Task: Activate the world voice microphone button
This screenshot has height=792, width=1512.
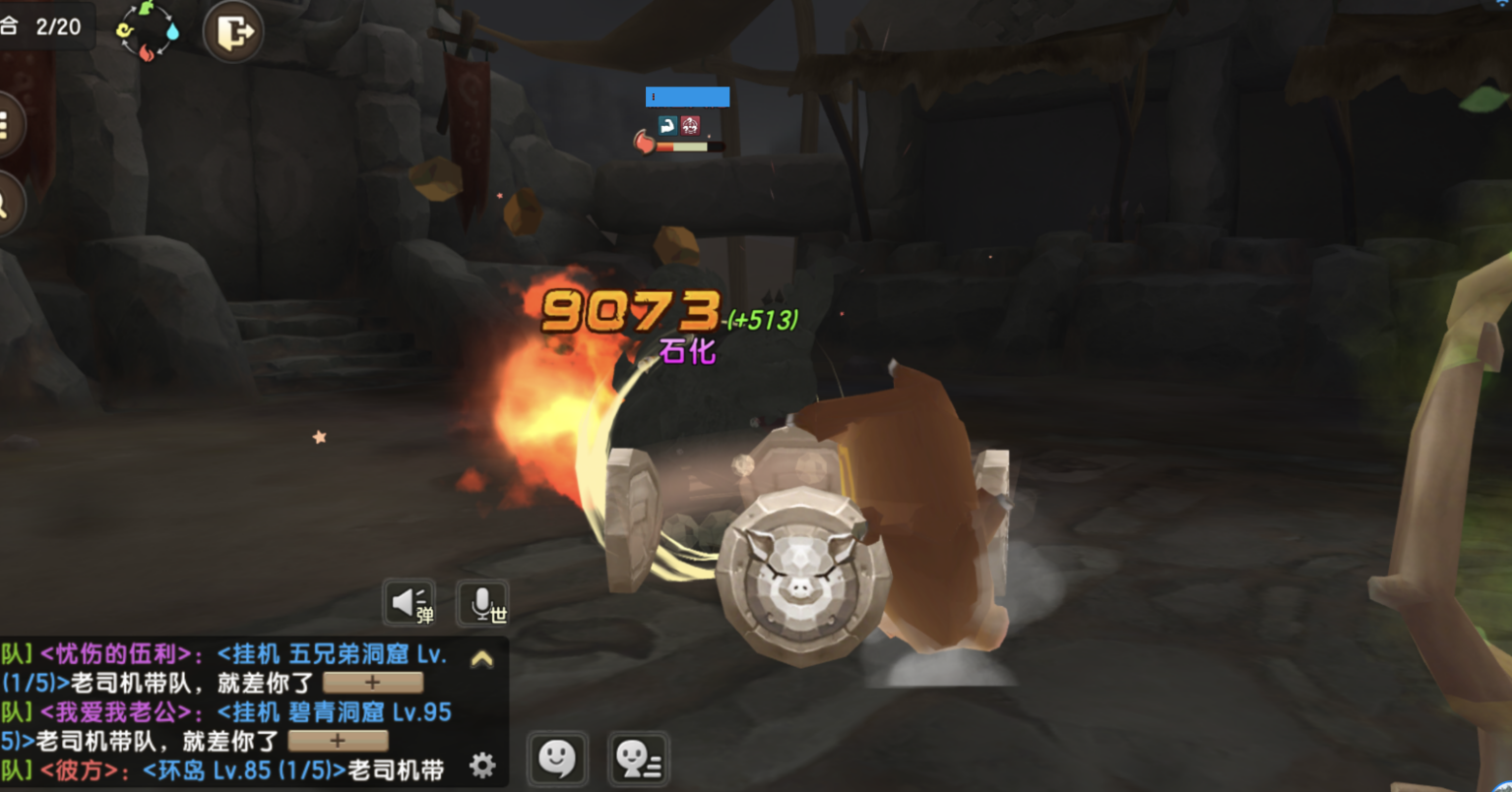Action: coord(483,602)
